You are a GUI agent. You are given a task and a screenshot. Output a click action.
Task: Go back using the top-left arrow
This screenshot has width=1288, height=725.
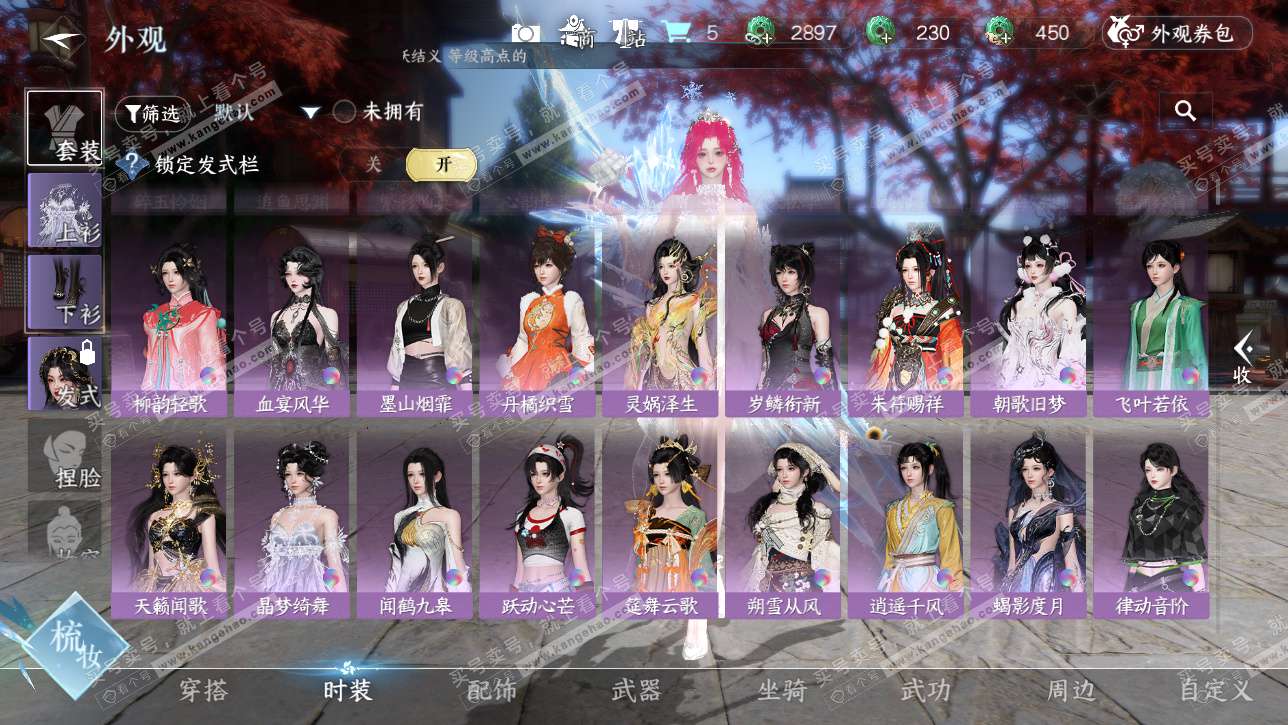coord(63,39)
